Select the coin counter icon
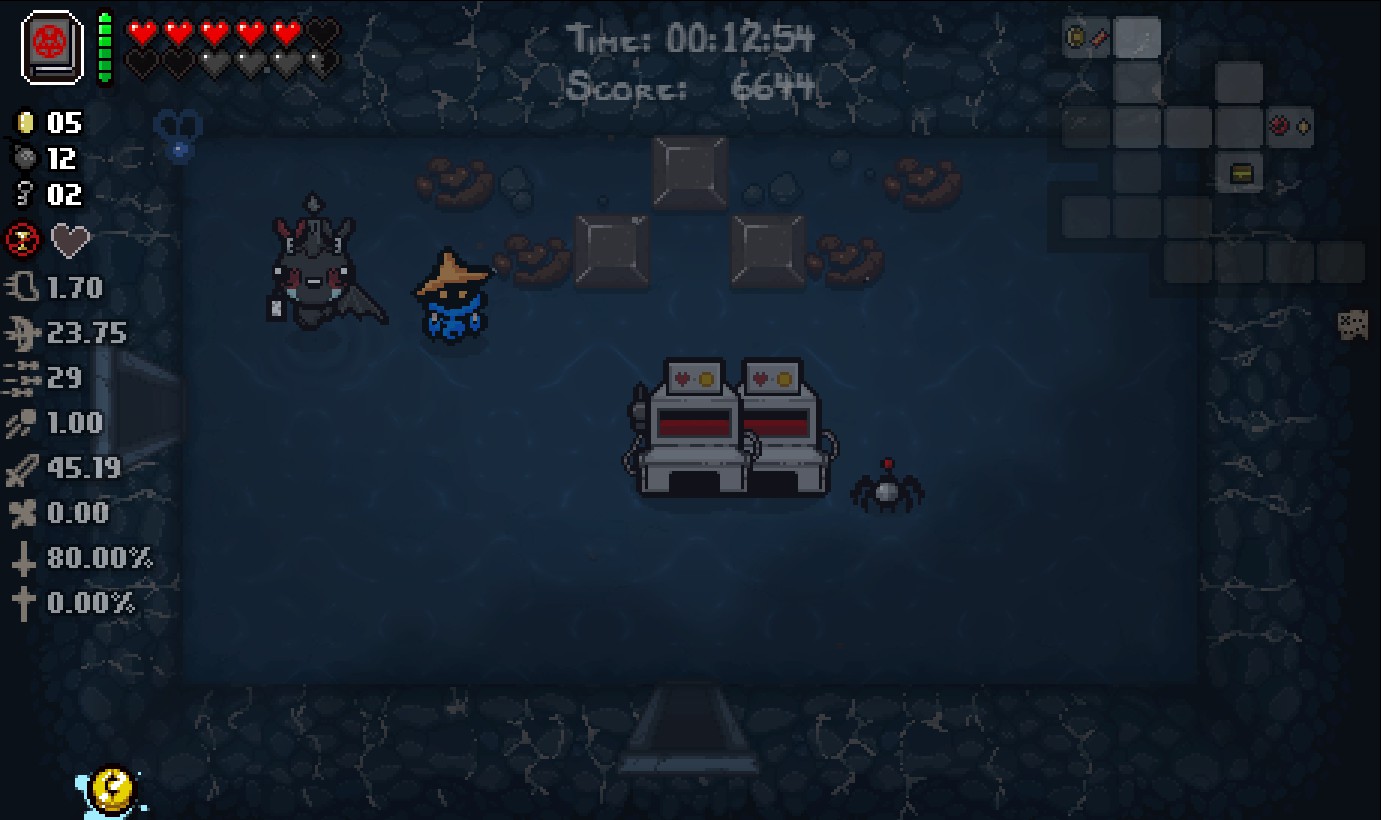This screenshot has height=820, width=1381. (25, 124)
